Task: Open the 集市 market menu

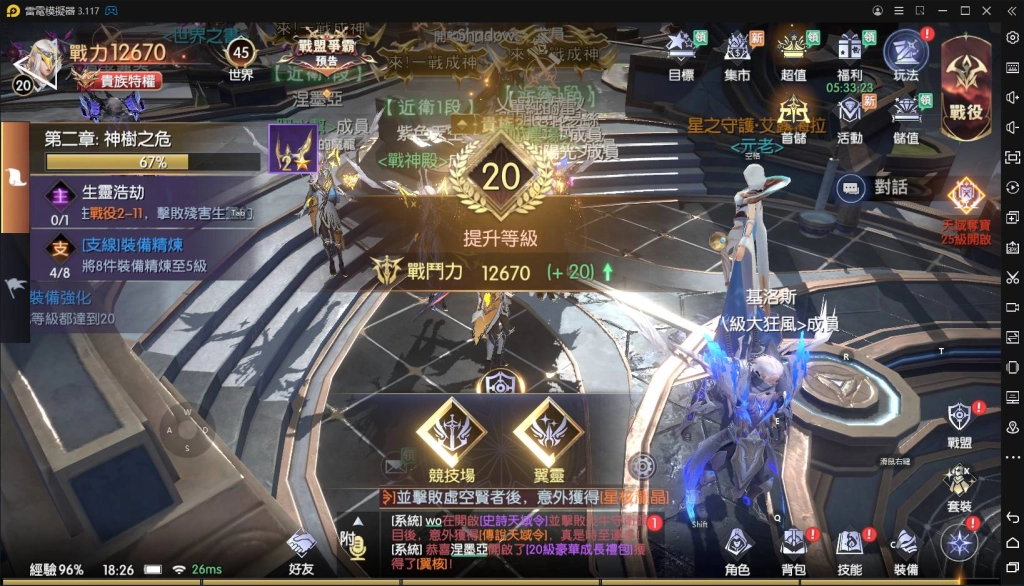Action: click(x=737, y=54)
